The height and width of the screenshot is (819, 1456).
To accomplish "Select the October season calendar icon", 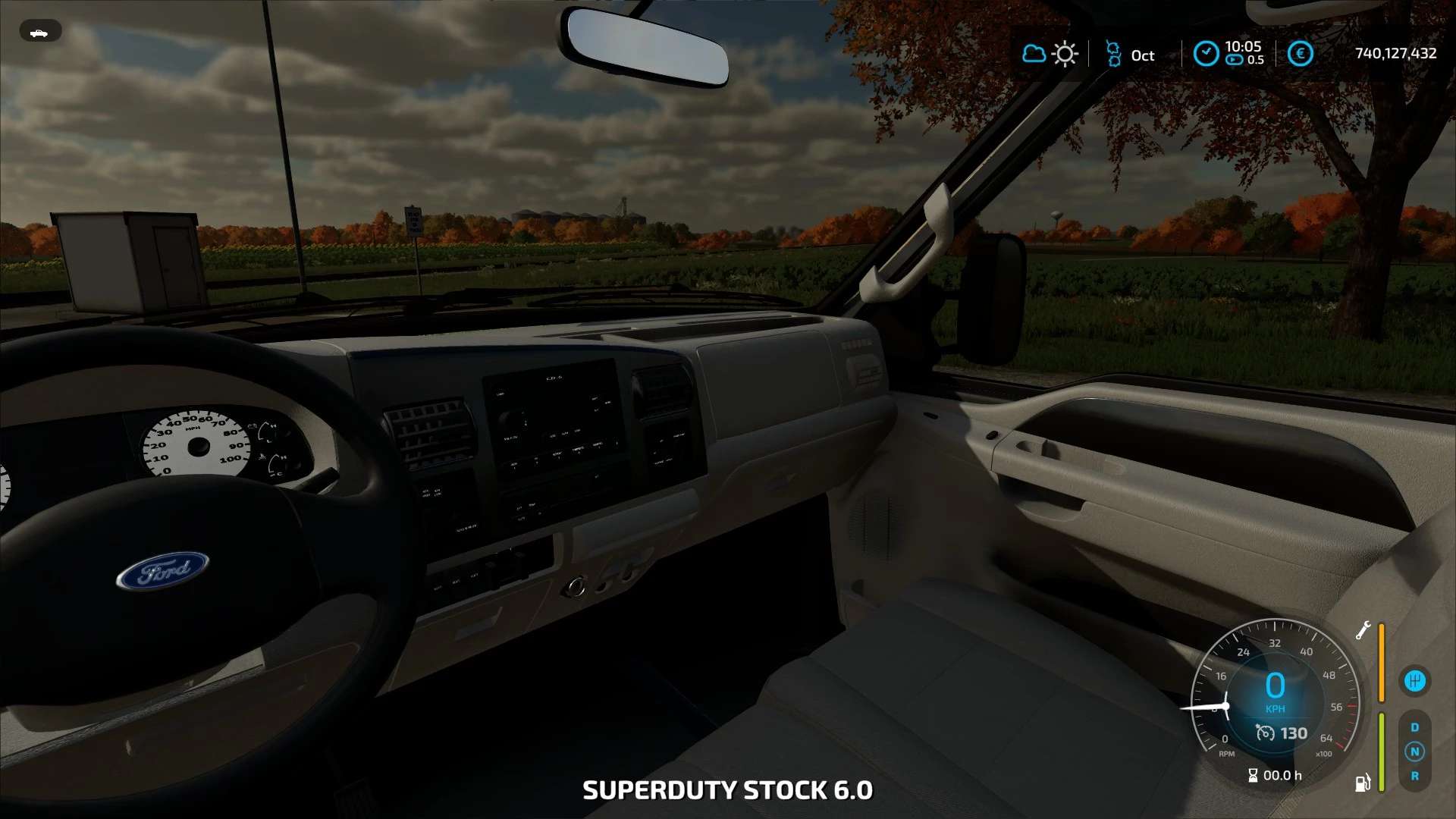I will click(x=1112, y=54).
